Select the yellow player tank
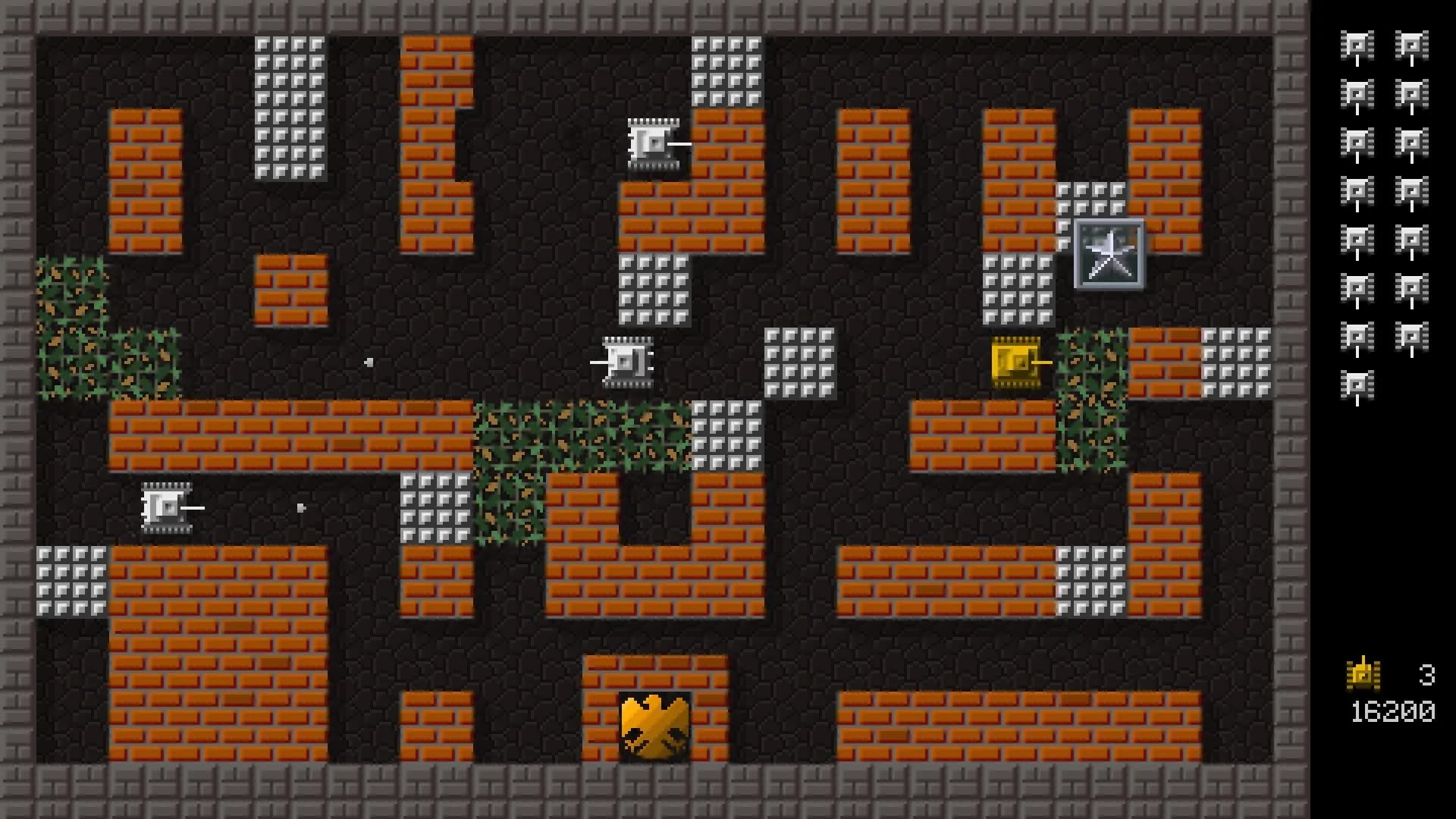The height and width of the screenshot is (819, 1456). click(x=1016, y=362)
